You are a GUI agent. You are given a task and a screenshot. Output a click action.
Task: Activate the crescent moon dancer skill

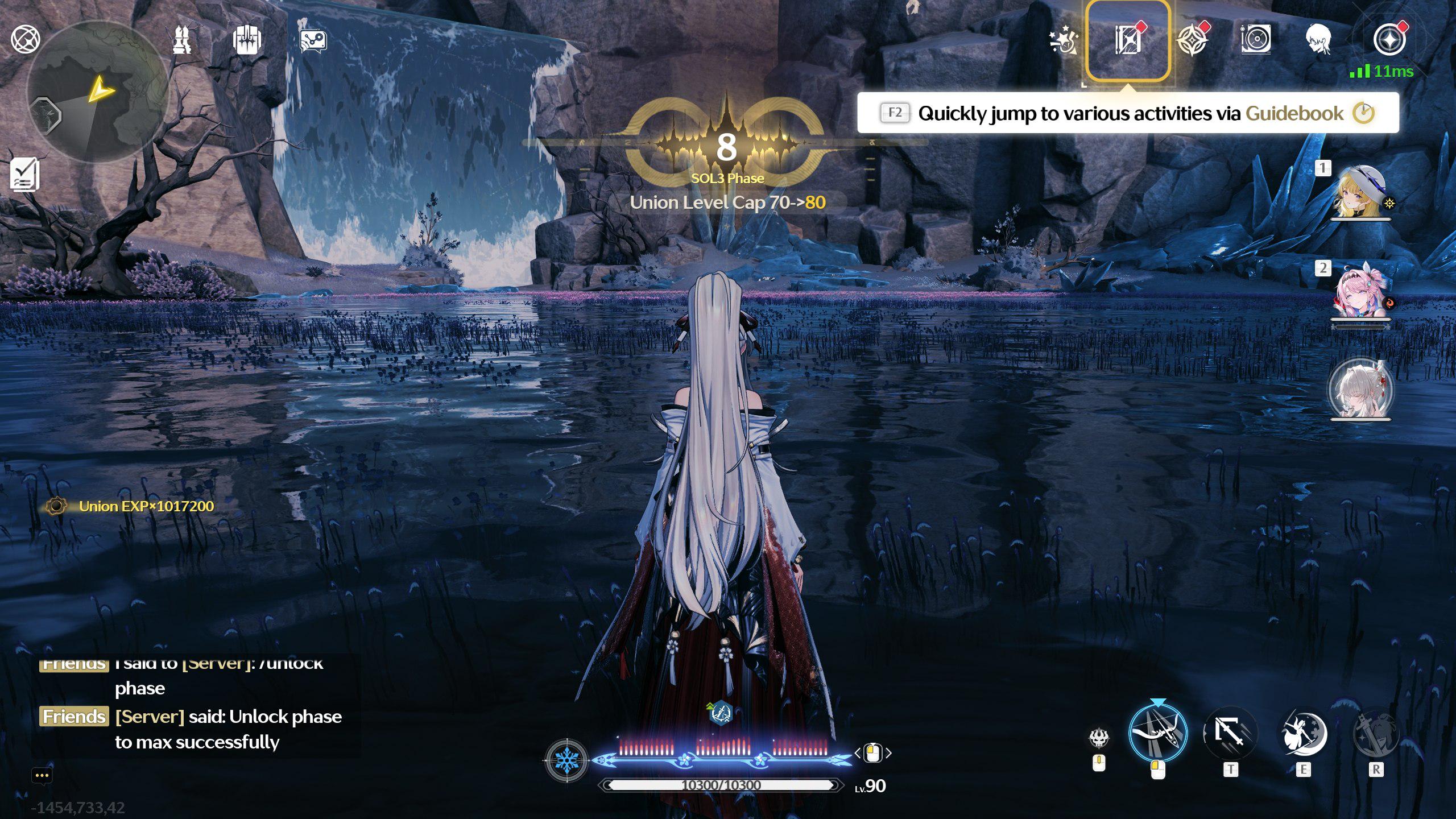click(x=1303, y=733)
